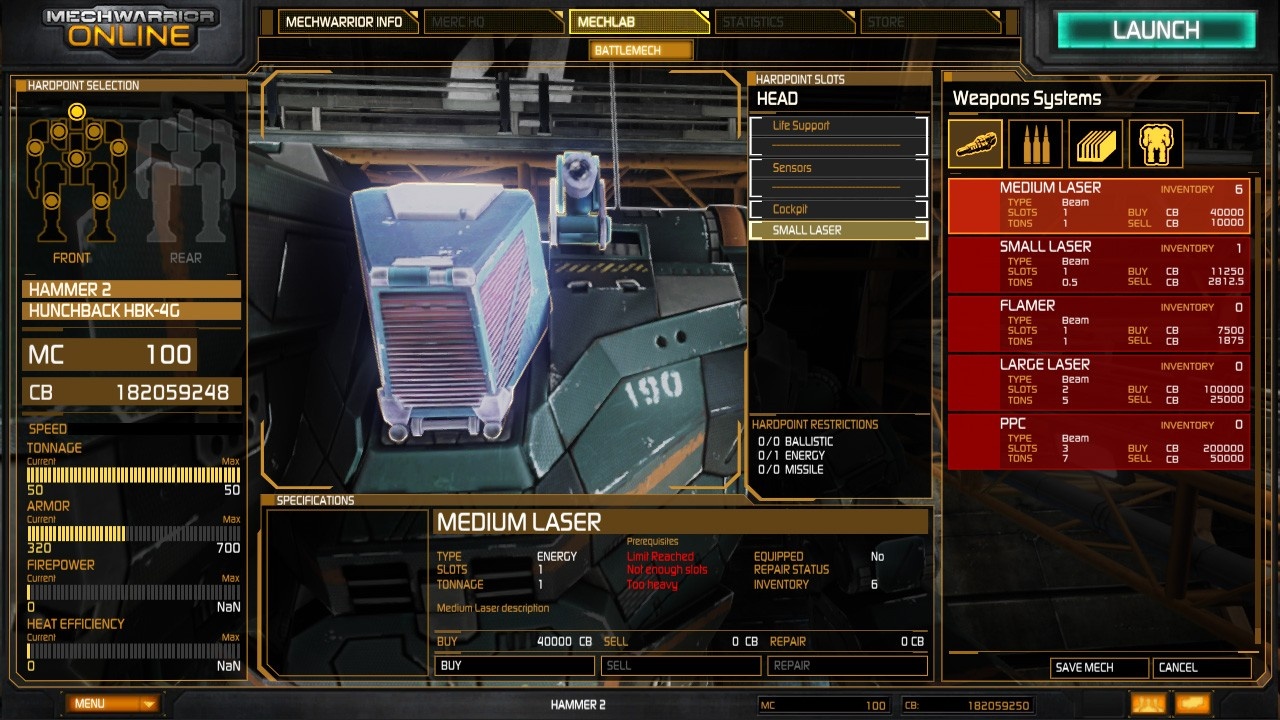Open the weapons category with gun icon
This screenshot has width=1280, height=720.
click(975, 144)
